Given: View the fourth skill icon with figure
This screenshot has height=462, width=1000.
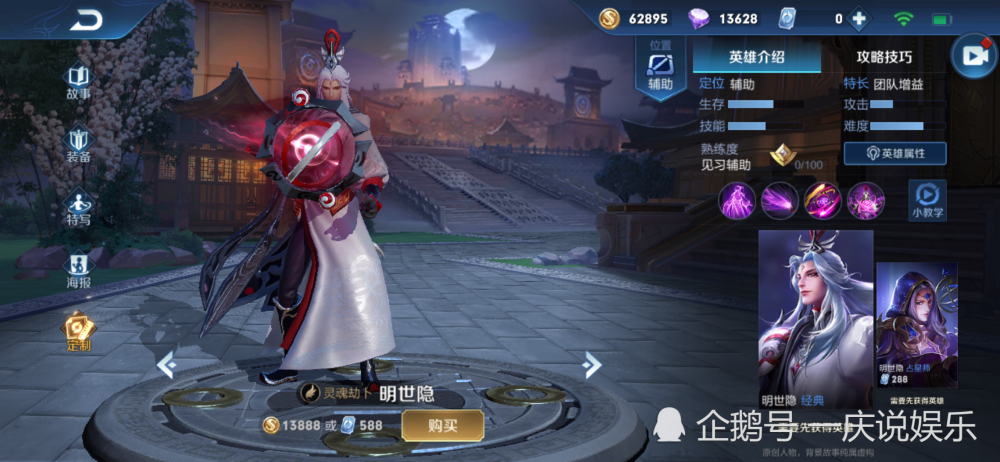Looking at the screenshot, I should coord(866,201).
